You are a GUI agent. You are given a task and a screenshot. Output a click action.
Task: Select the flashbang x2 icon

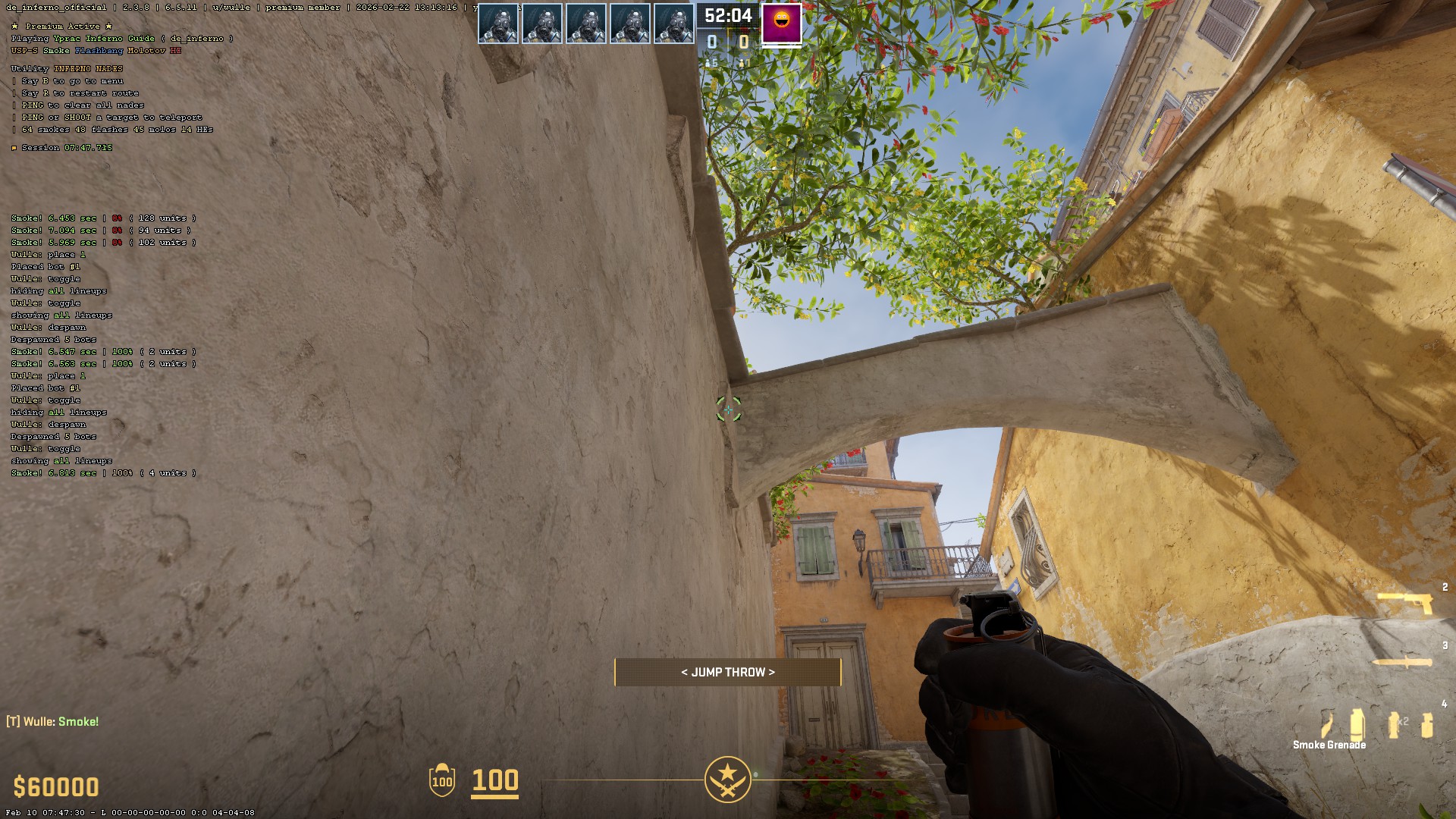pyautogui.click(x=1394, y=724)
